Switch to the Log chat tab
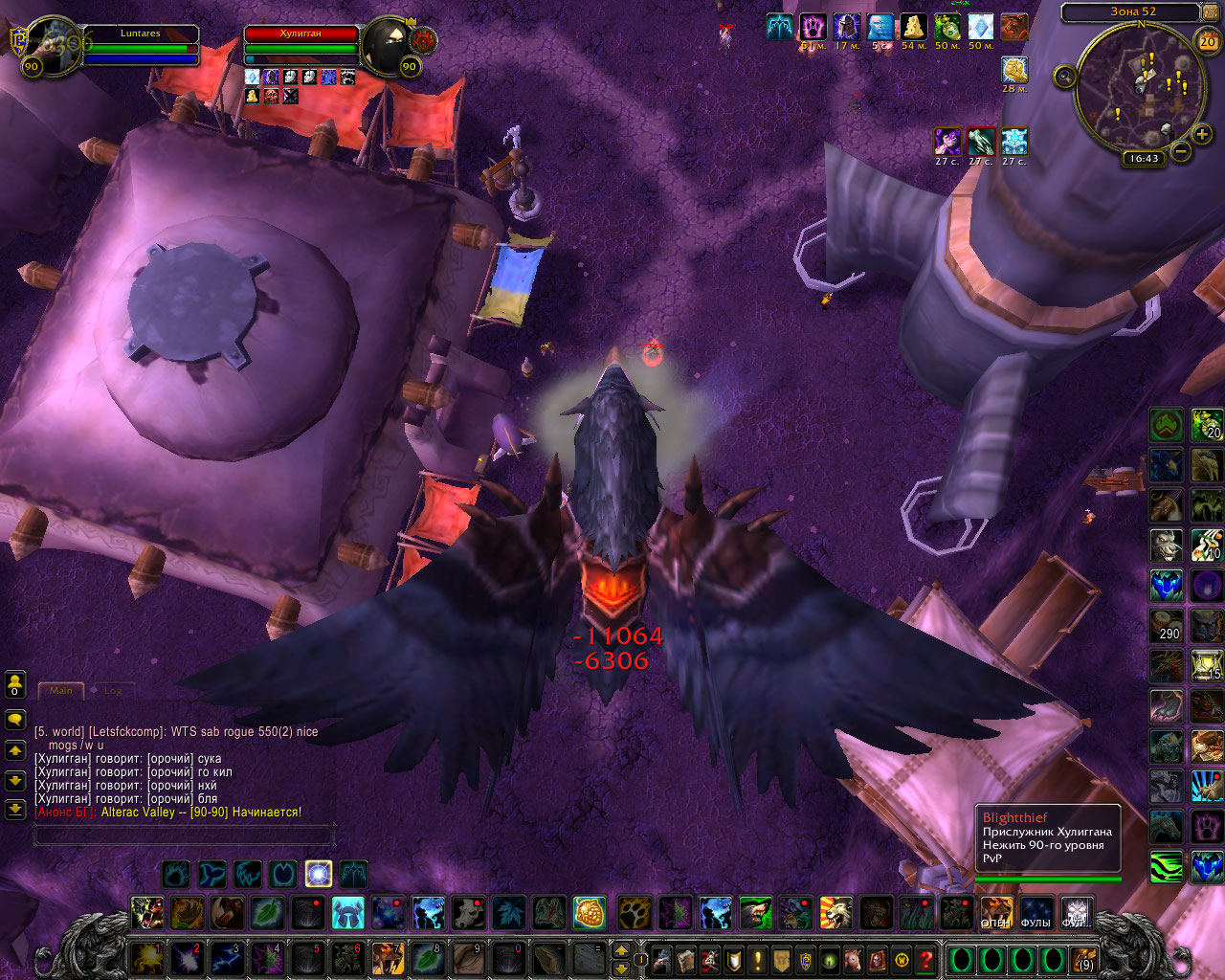This screenshot has width=1225, height=980. coord(113,690)
